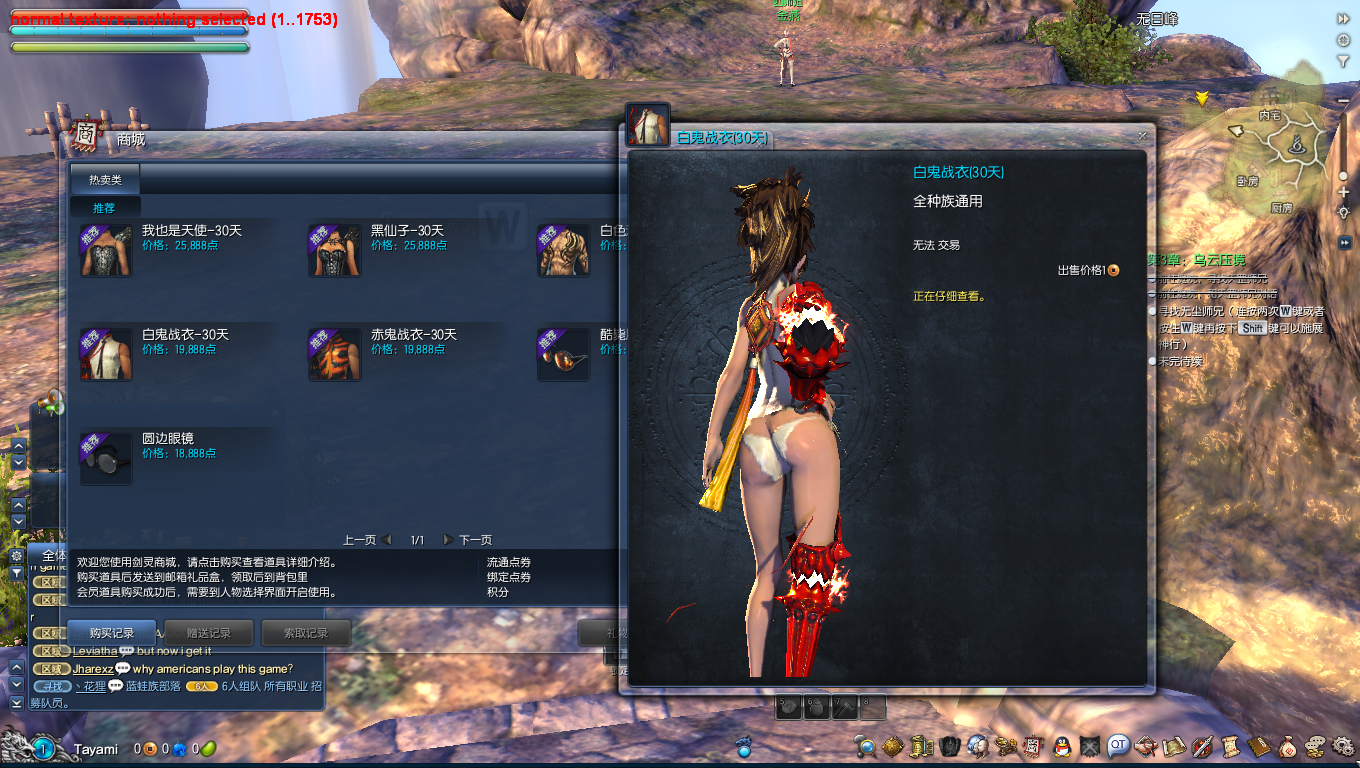The height and width of the screenshot is (768, 1360).
Task: Go to next shop page 下一页
Action: [x=468, y=540]
